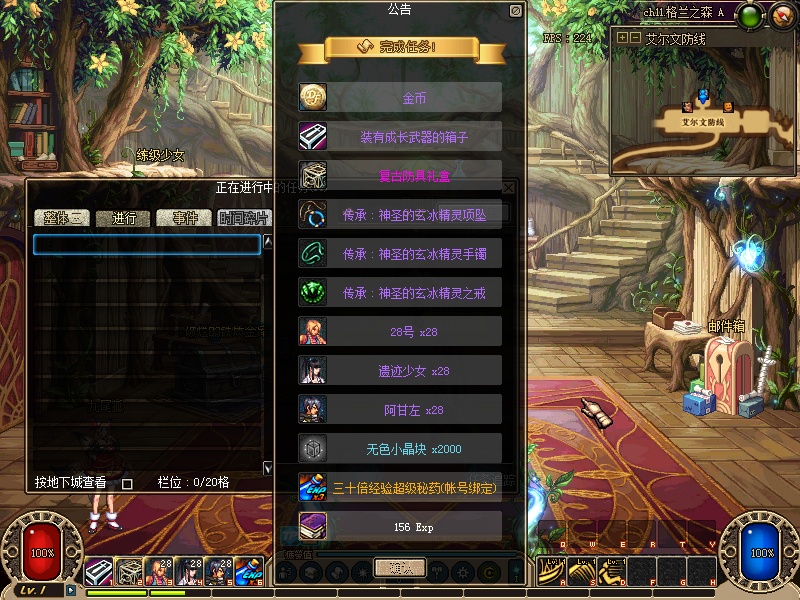
Task: Select the 神圣的玄冰精灵之戒 ring reward
Action: tap(401, 292)
